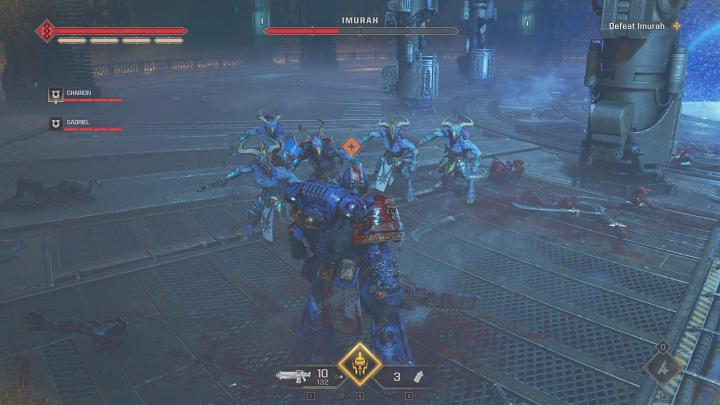Select the grenade equipment icon
Viewport: 720px width, 405px height.
(421, 378)
